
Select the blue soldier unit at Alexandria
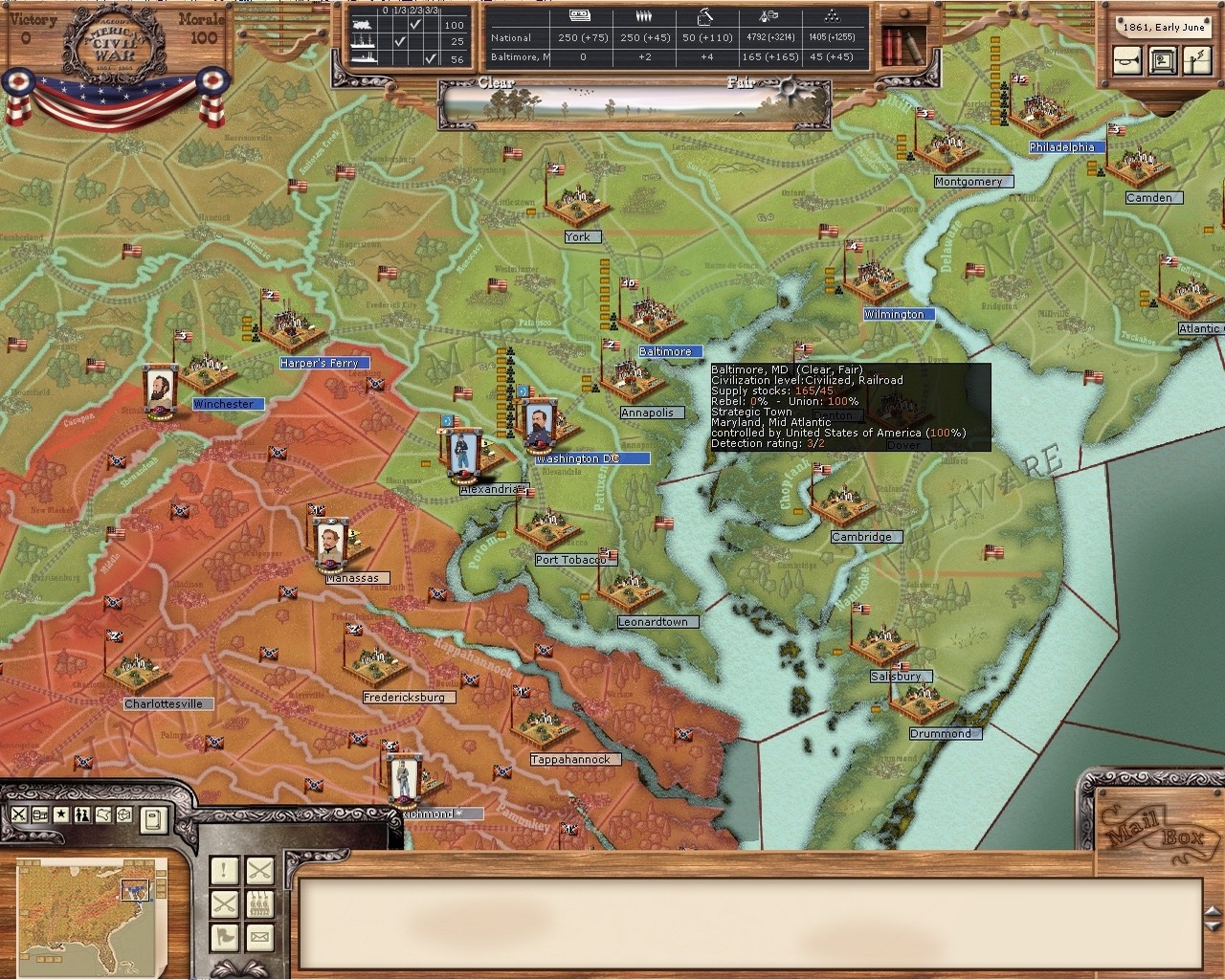[462, 452]
